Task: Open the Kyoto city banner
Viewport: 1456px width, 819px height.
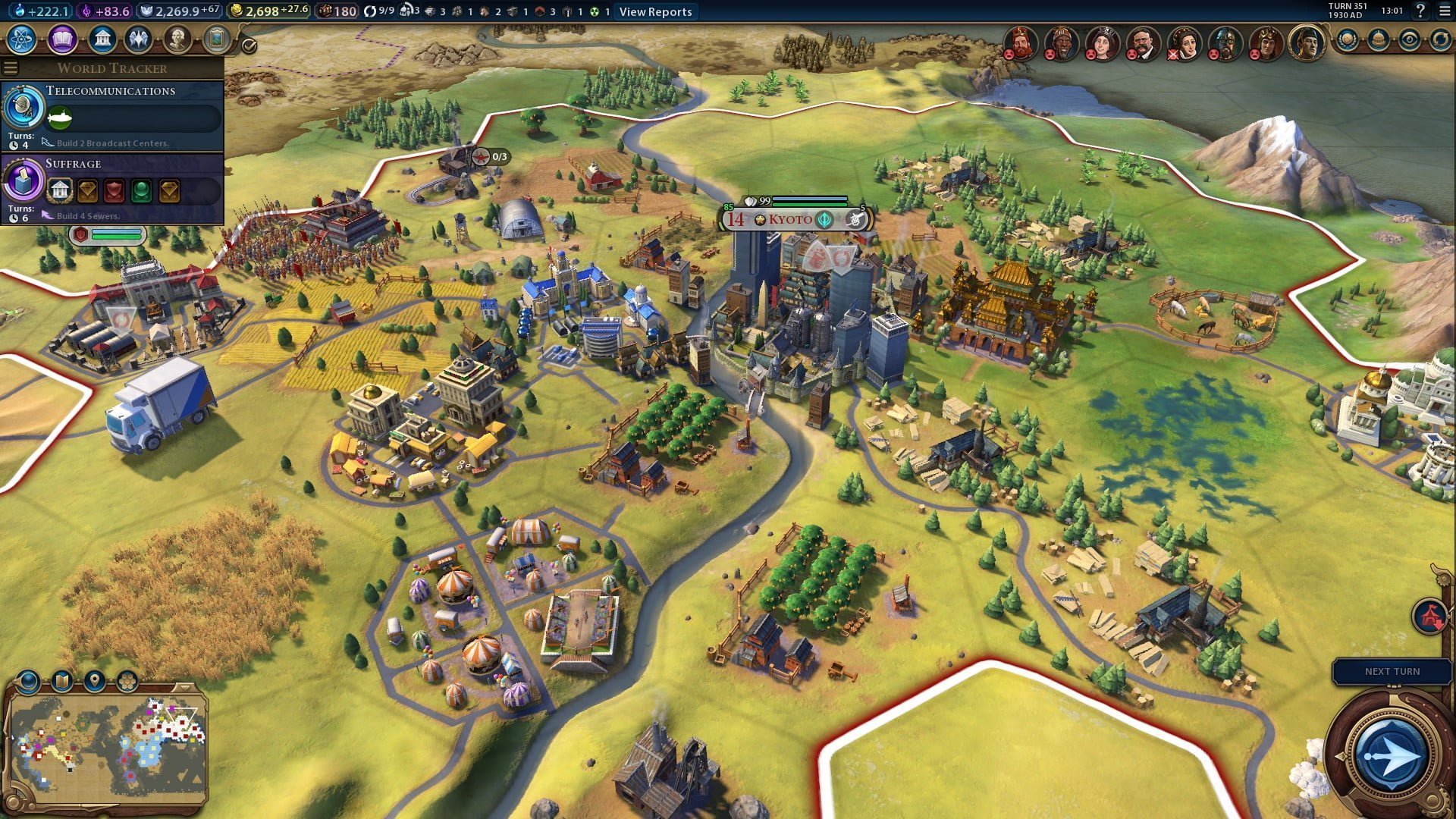Action: [791, 220]
